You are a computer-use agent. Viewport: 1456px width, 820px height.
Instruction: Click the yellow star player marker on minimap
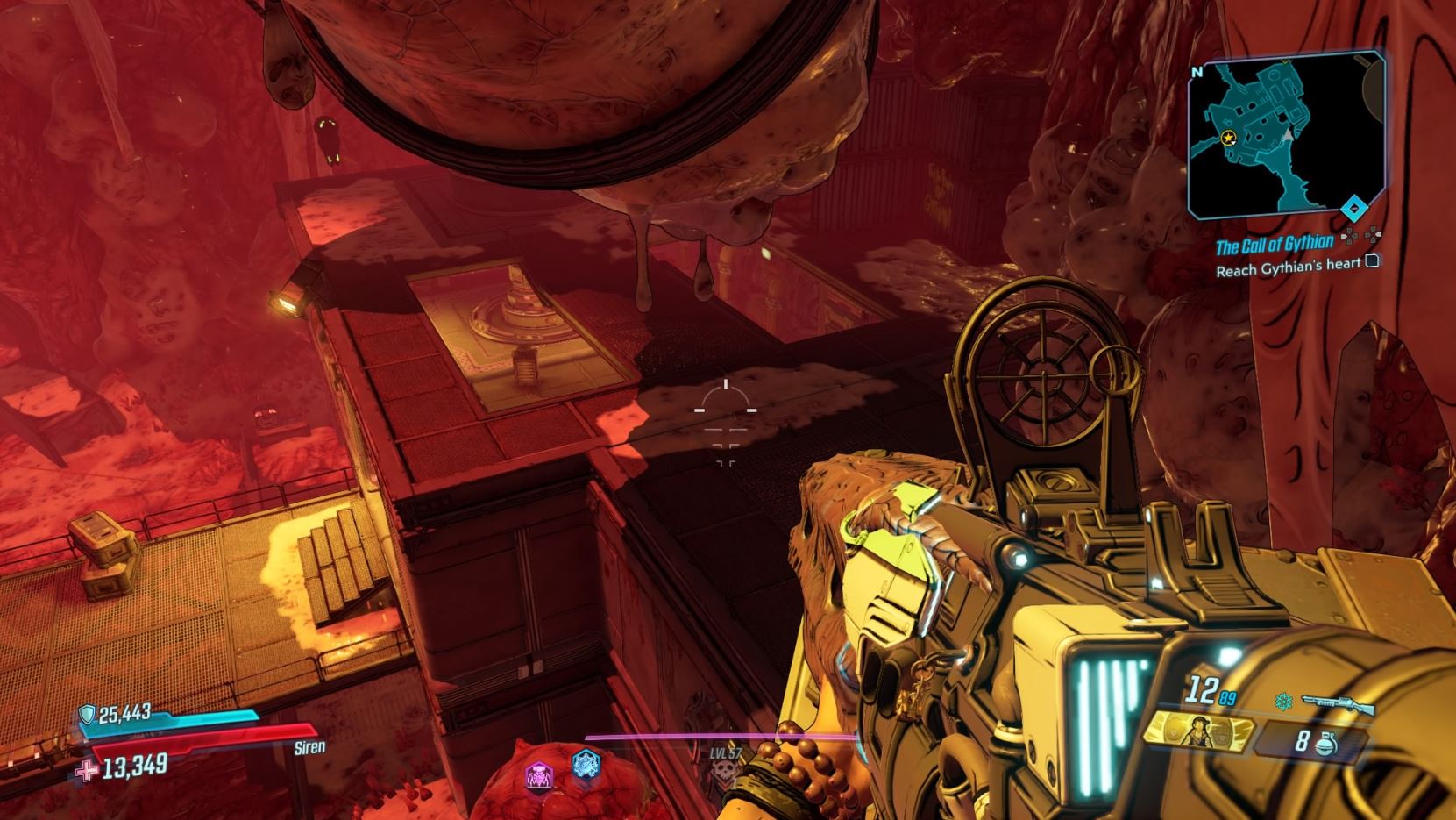pos(1227,138)
